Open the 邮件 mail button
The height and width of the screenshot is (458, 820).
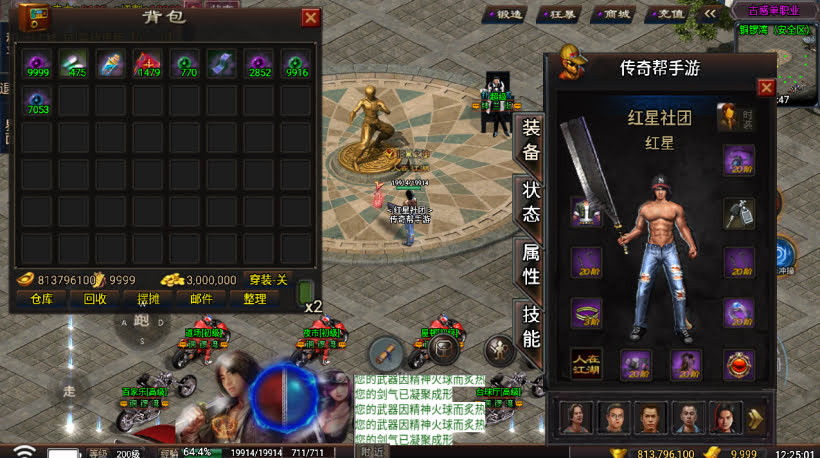(201, 298)
